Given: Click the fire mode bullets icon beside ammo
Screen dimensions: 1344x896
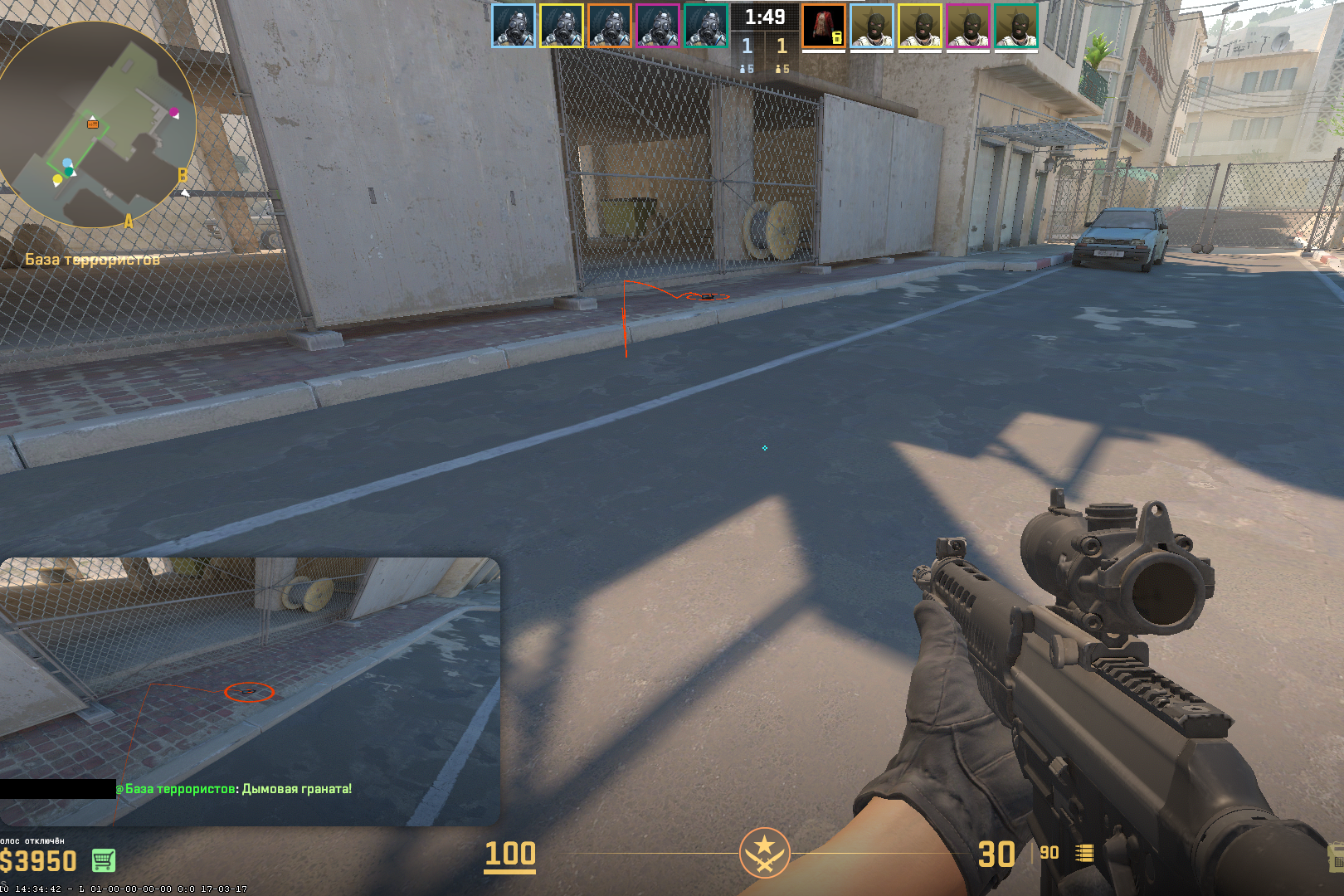Looking at the screenshot, I should tap(1084, 854).
